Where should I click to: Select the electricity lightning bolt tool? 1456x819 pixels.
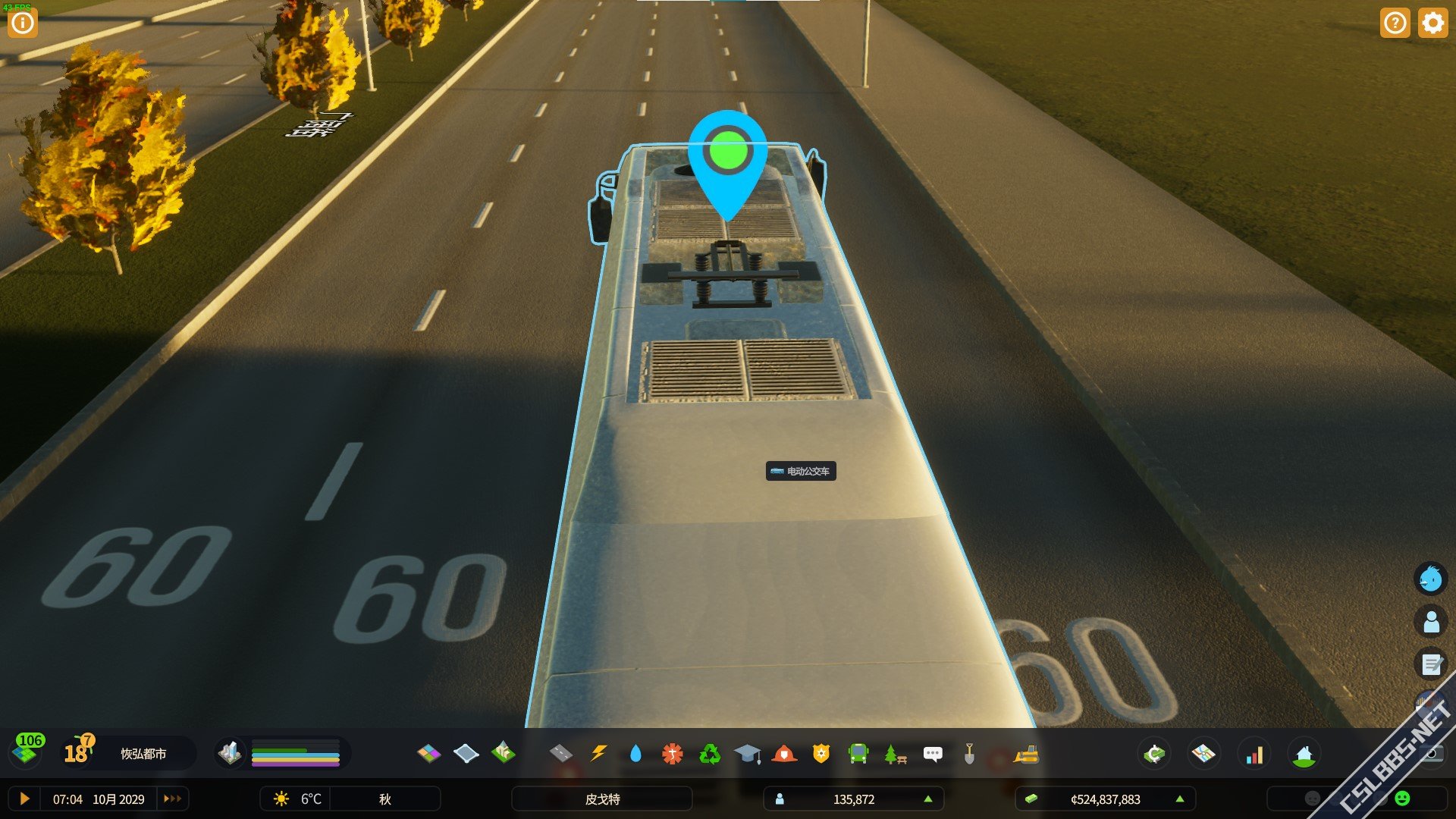tap(598, 754)
